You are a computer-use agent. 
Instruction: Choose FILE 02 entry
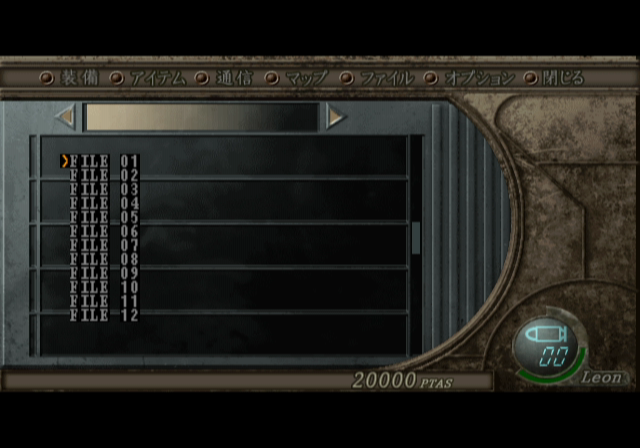point(104,175)
